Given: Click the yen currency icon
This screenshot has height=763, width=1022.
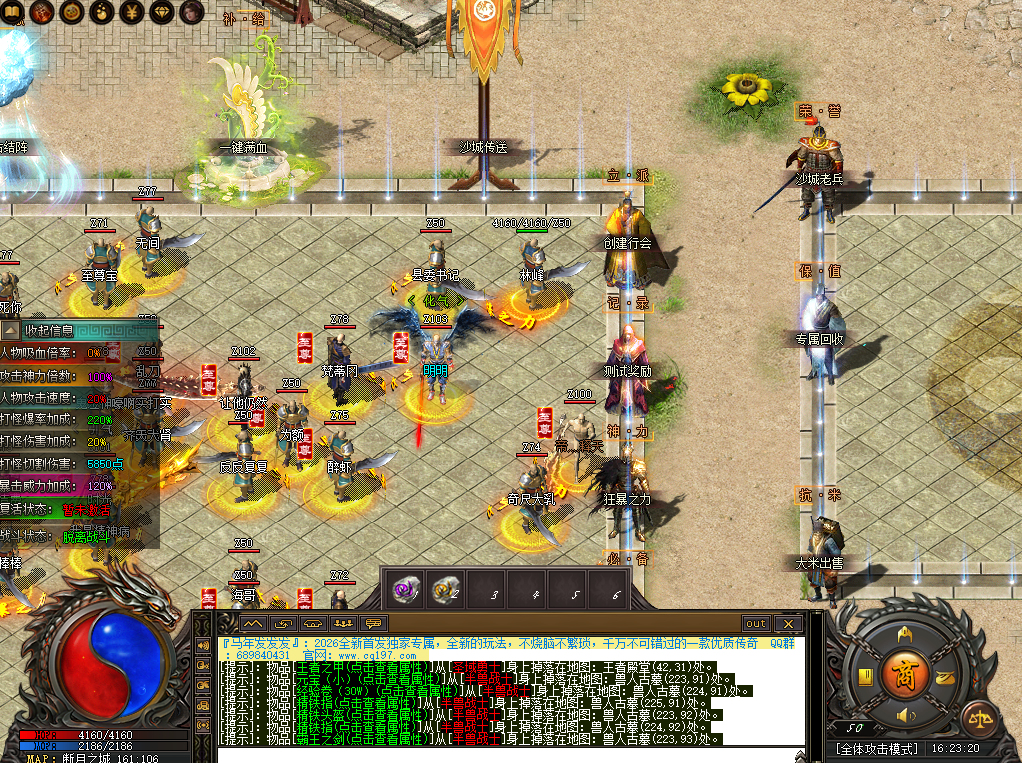Looking at the screenshot, I should tap(132, 12).
